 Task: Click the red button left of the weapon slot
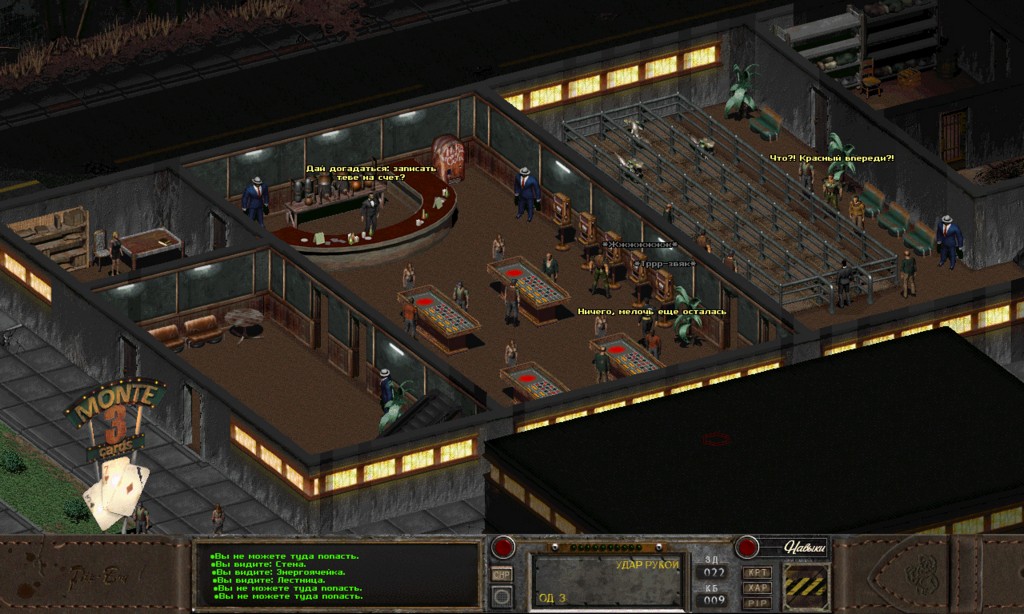502,548
